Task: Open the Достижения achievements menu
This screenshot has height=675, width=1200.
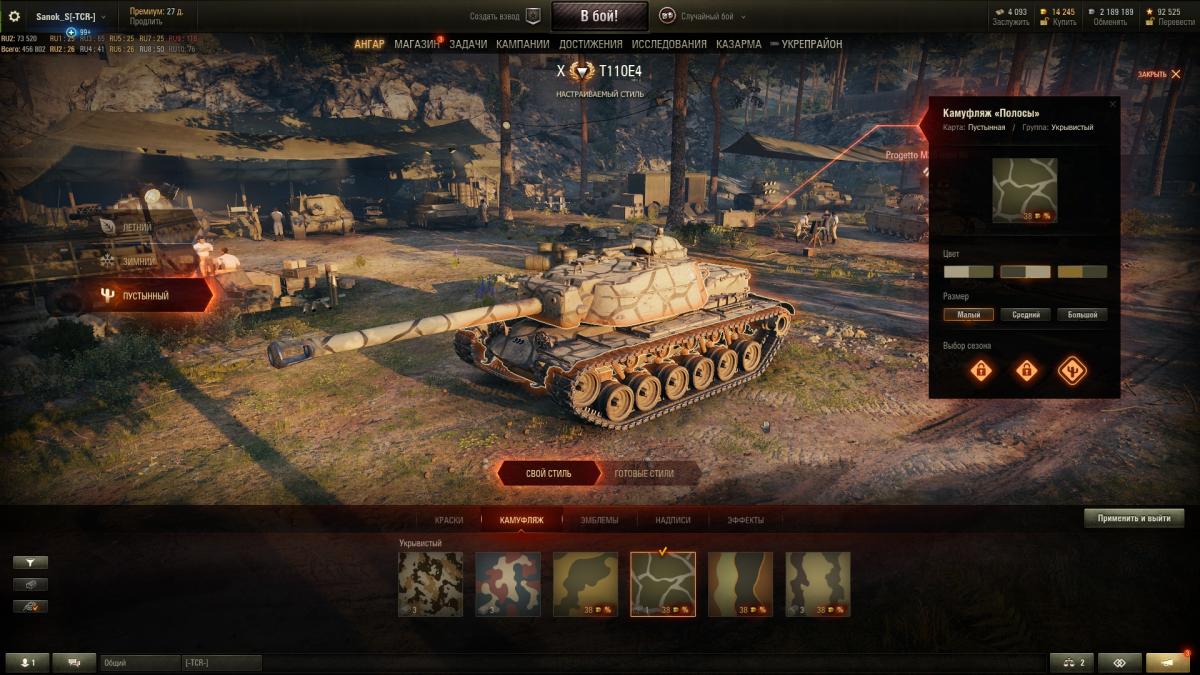Action: (x=590, y=44)
